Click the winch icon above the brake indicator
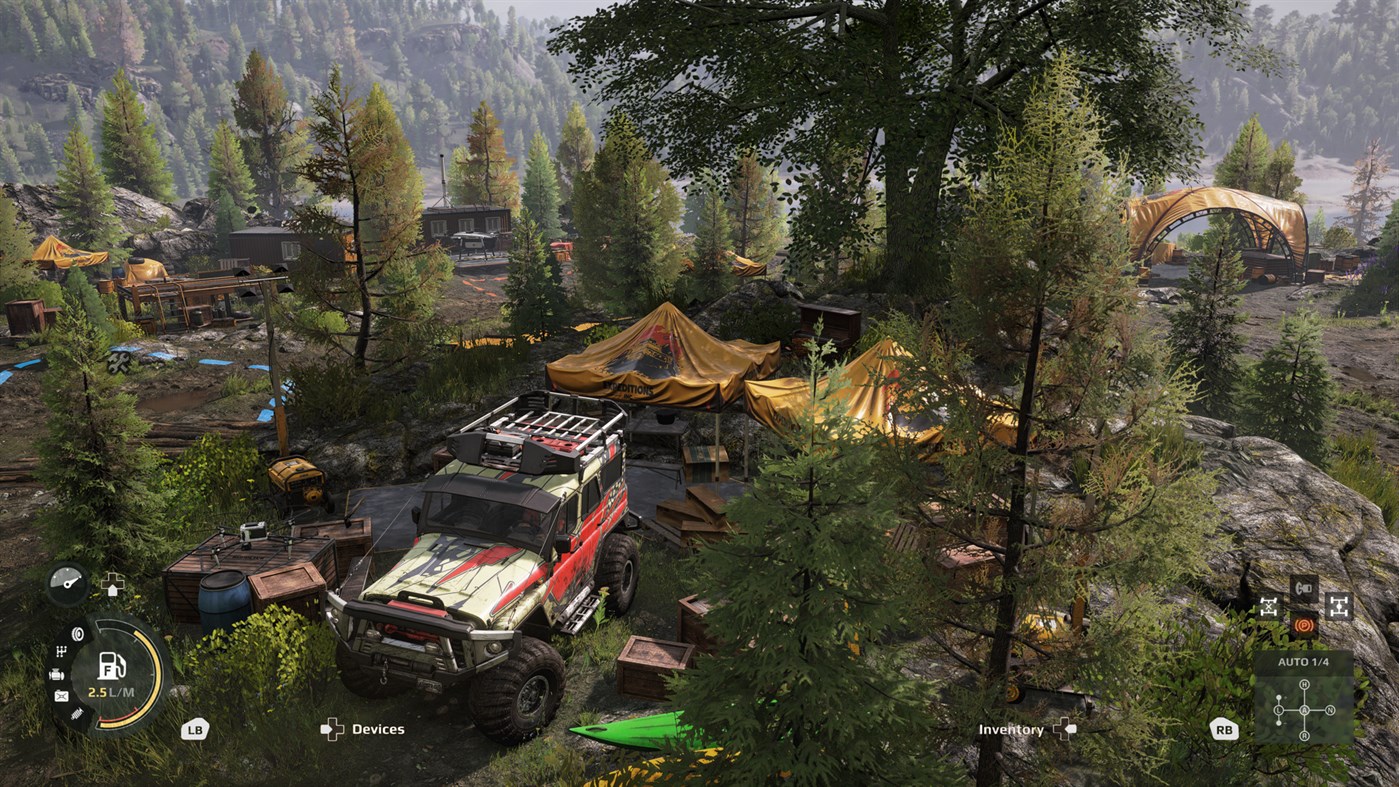 (1302, 587)
